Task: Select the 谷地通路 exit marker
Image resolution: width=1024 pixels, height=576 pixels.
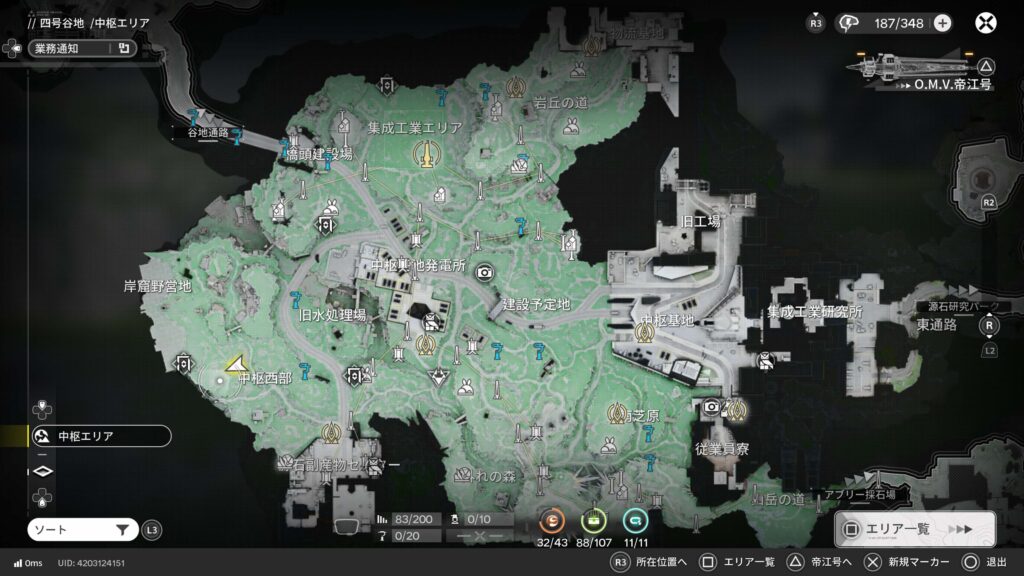Action: tap(196, 118)
